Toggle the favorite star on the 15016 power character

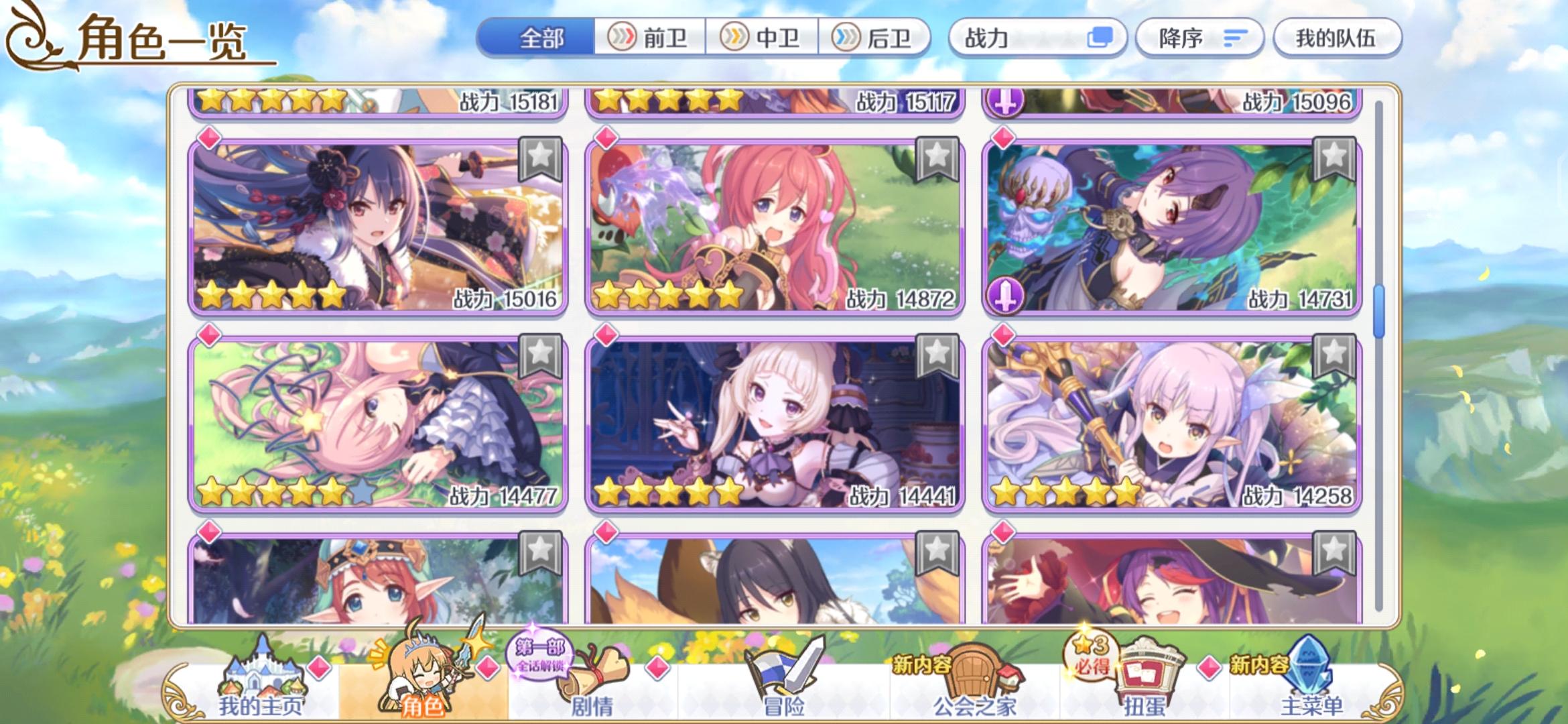point(539,158)
